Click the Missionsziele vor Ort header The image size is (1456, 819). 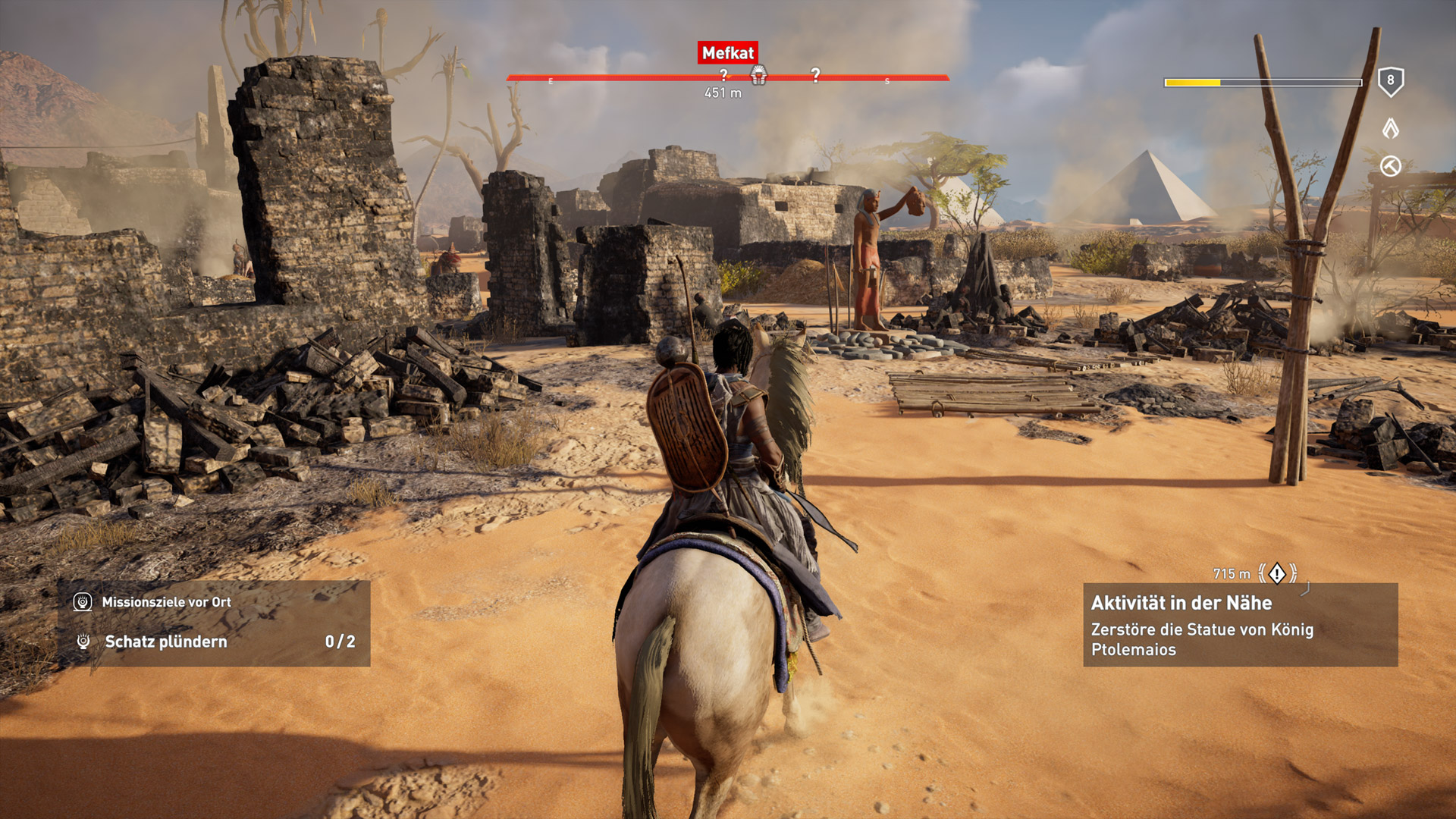(166, 602)
